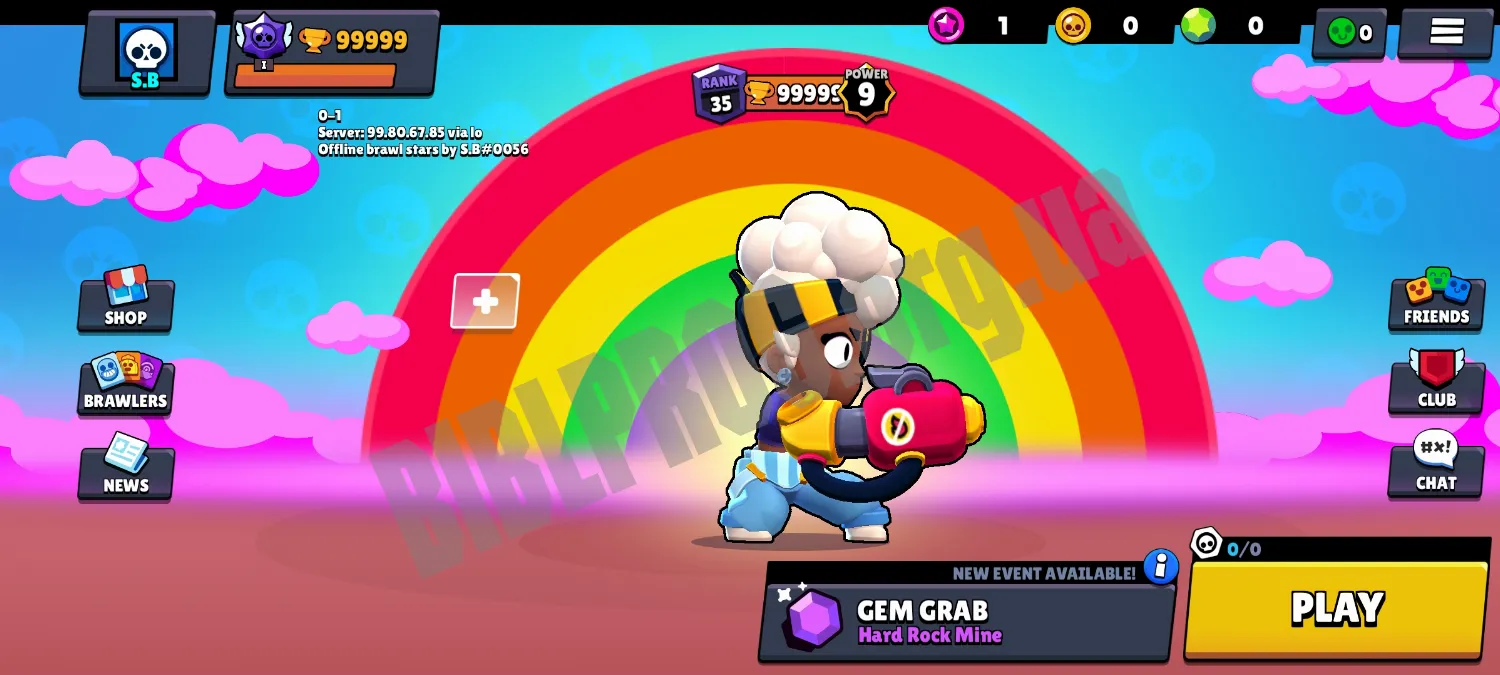
Task: Open the Club menu
Action: (x=1436, y=382)
